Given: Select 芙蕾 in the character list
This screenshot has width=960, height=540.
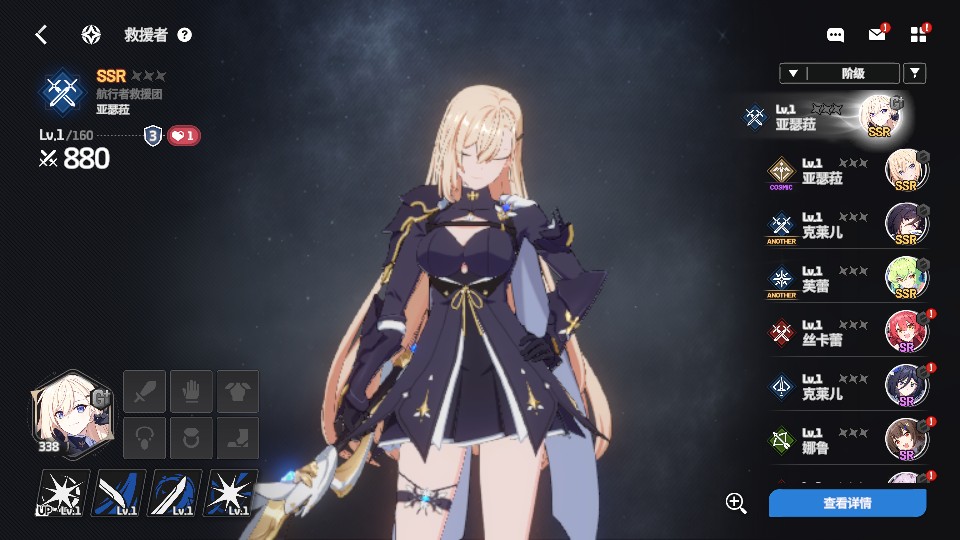Looking at the screenshot, I should [846, 279].
